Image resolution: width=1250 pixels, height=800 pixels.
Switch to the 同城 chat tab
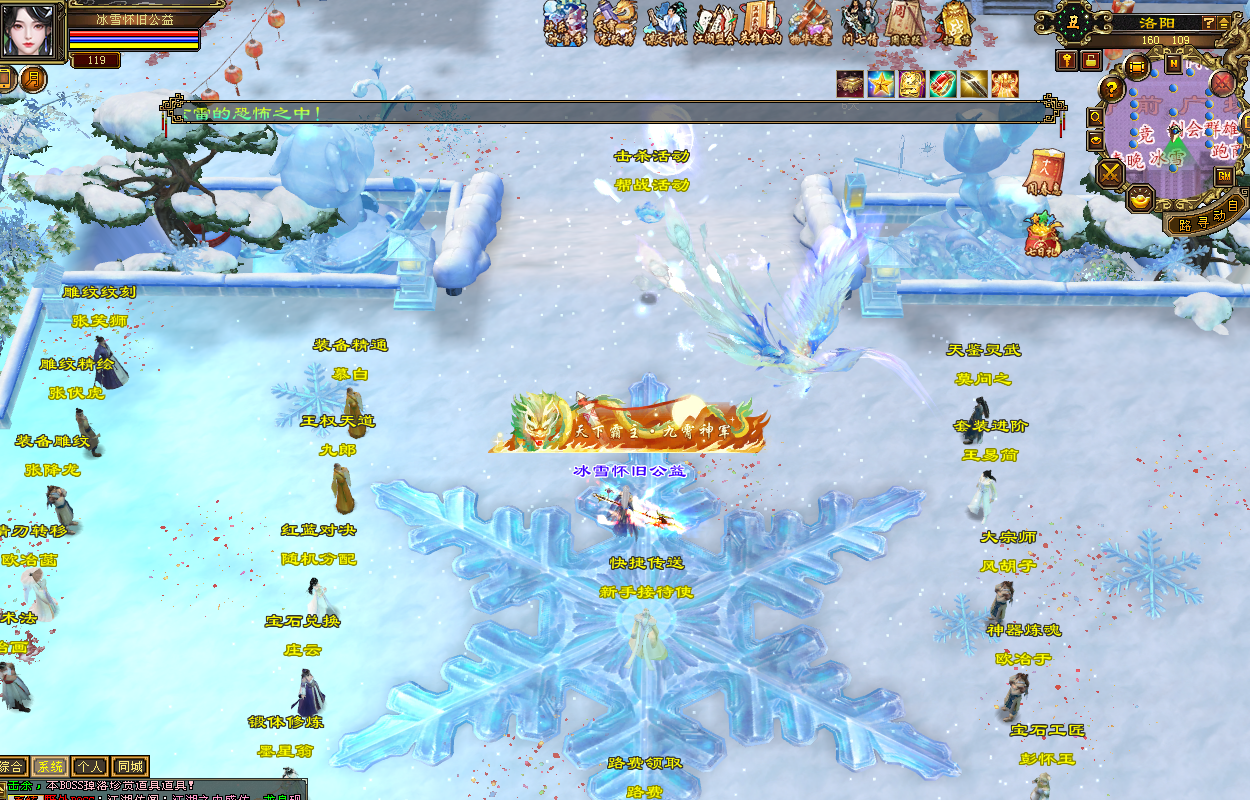pos(130,767)
